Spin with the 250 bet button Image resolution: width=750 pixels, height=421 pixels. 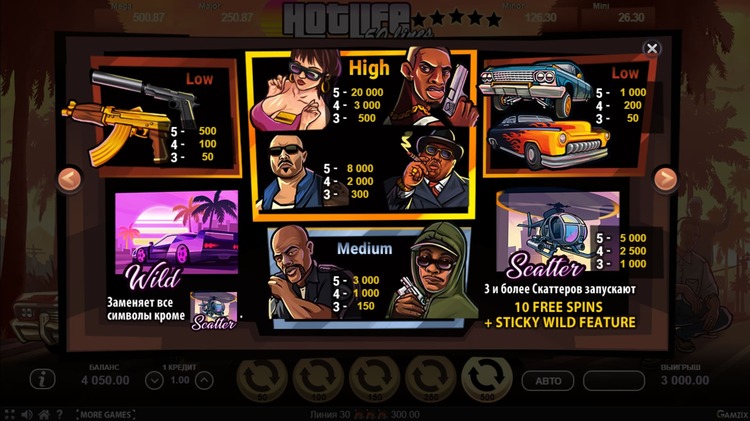pos(432,381)
